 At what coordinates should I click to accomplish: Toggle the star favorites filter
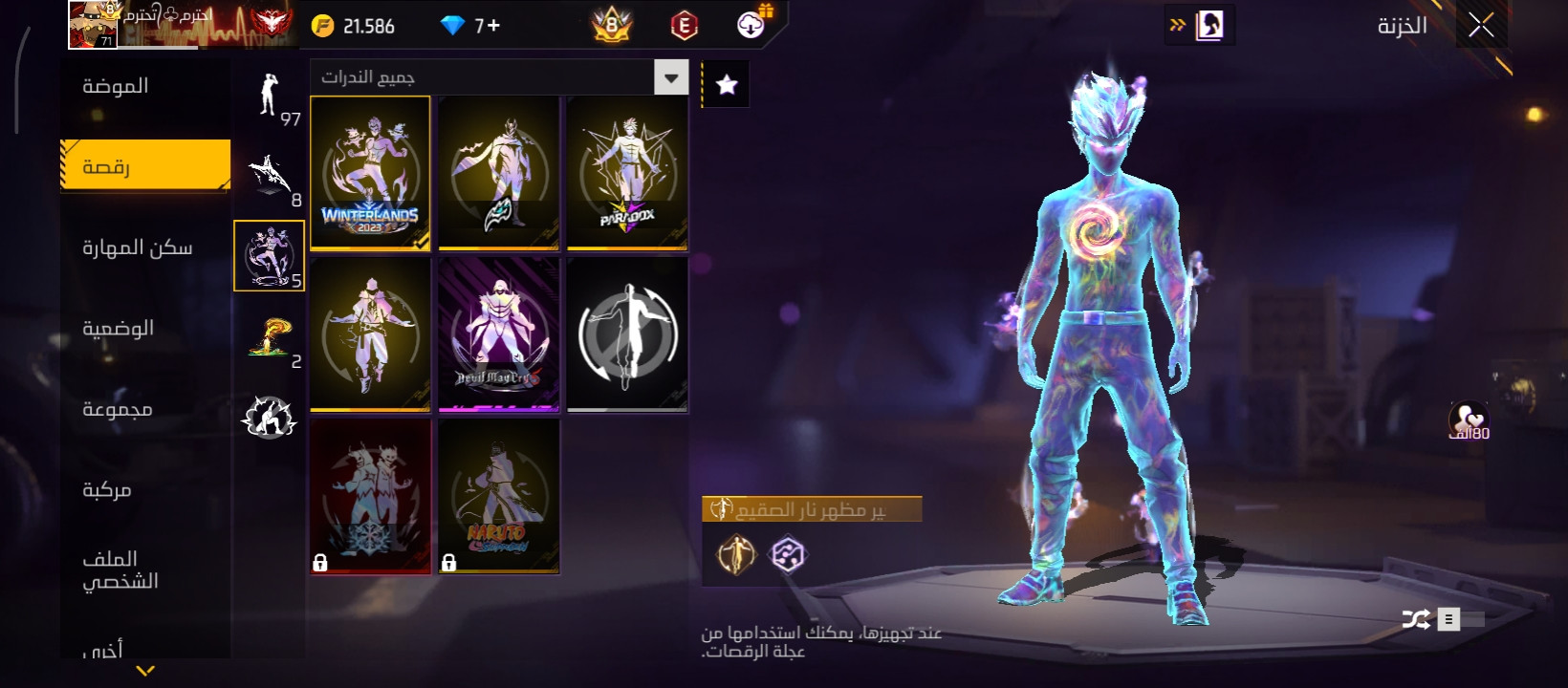pos(727,85)
